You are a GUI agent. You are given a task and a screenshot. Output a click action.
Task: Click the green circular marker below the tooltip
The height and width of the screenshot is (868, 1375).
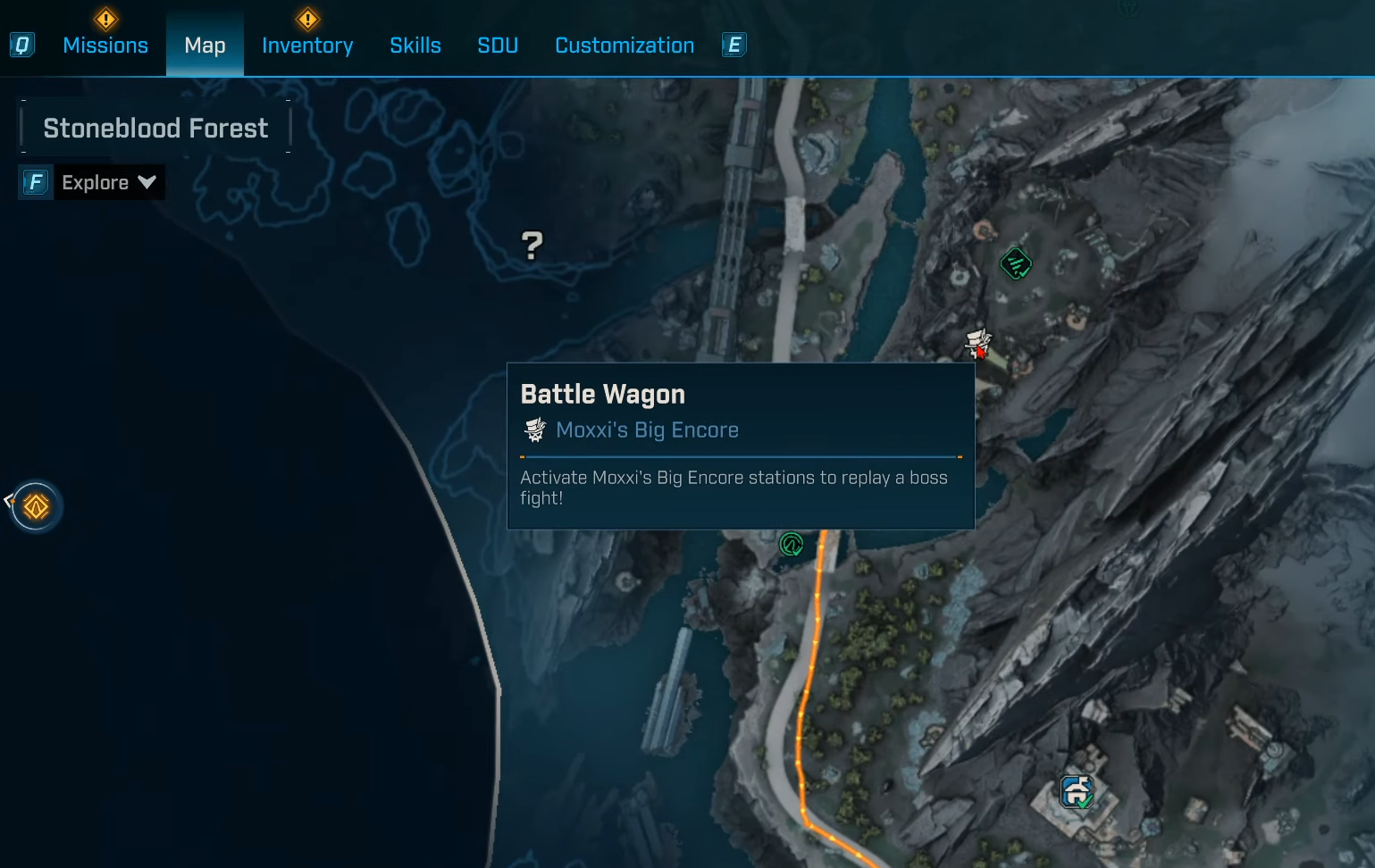(x=792, y=543)
